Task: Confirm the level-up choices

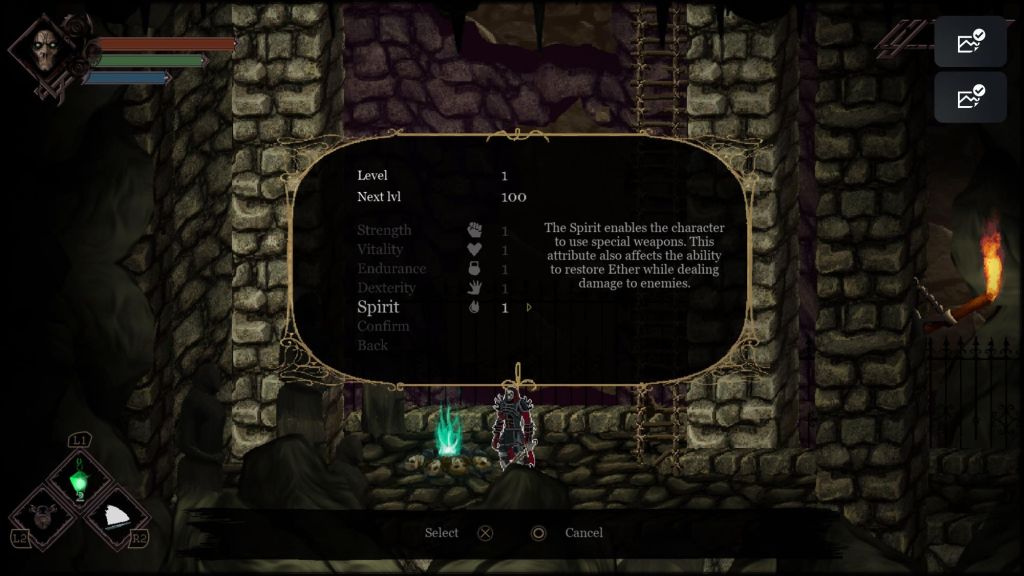Action: coord(383,326)
